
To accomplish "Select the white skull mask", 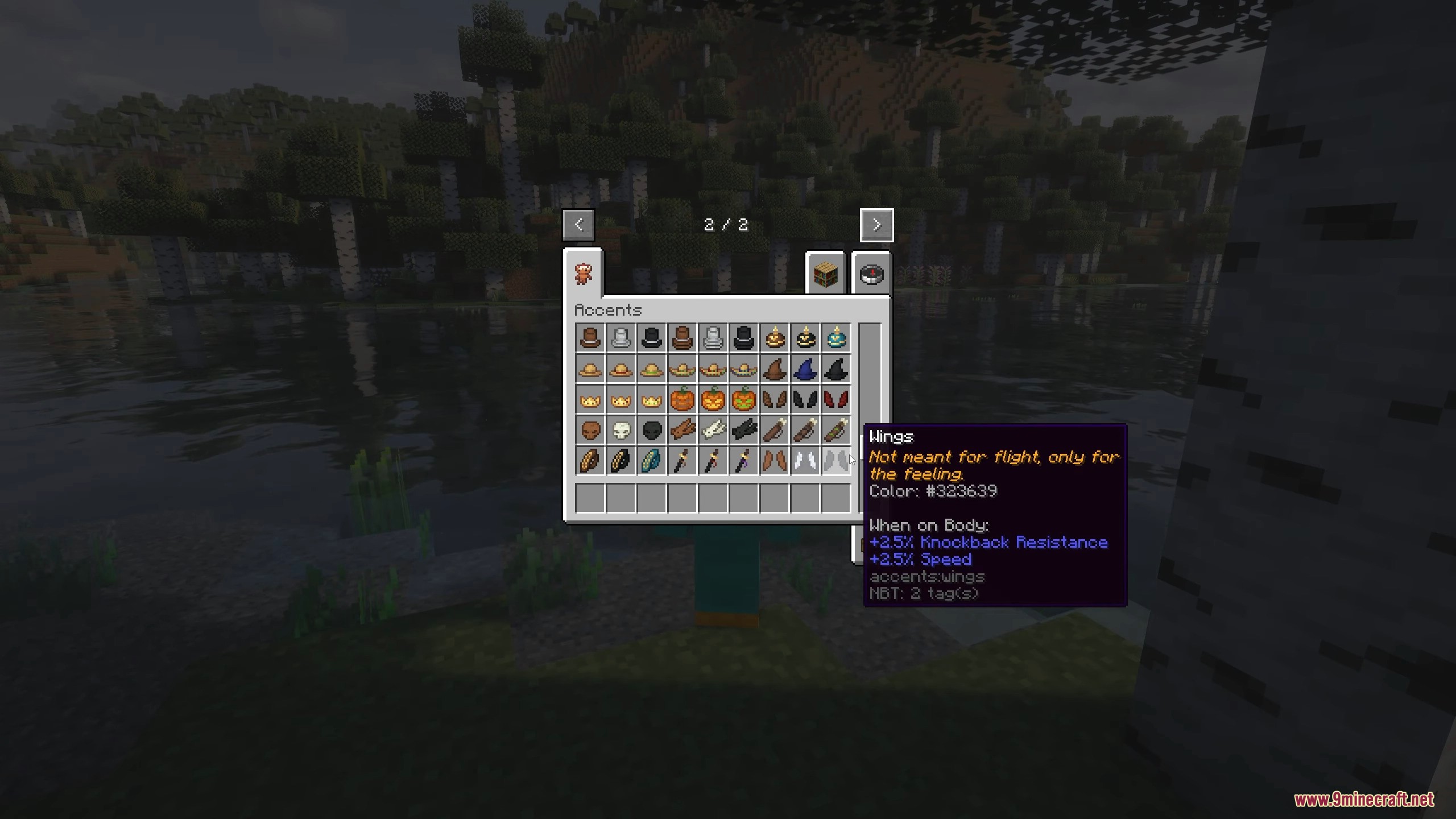I will pos(621,431).
